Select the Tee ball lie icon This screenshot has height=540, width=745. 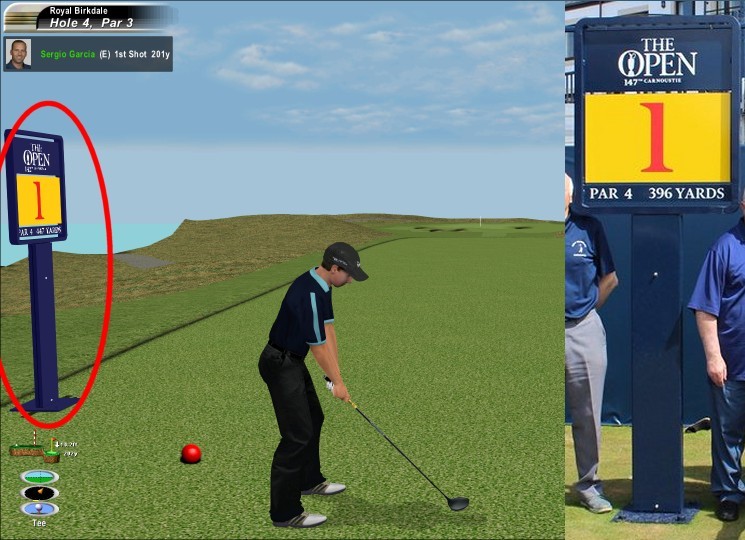coord(39,509)
